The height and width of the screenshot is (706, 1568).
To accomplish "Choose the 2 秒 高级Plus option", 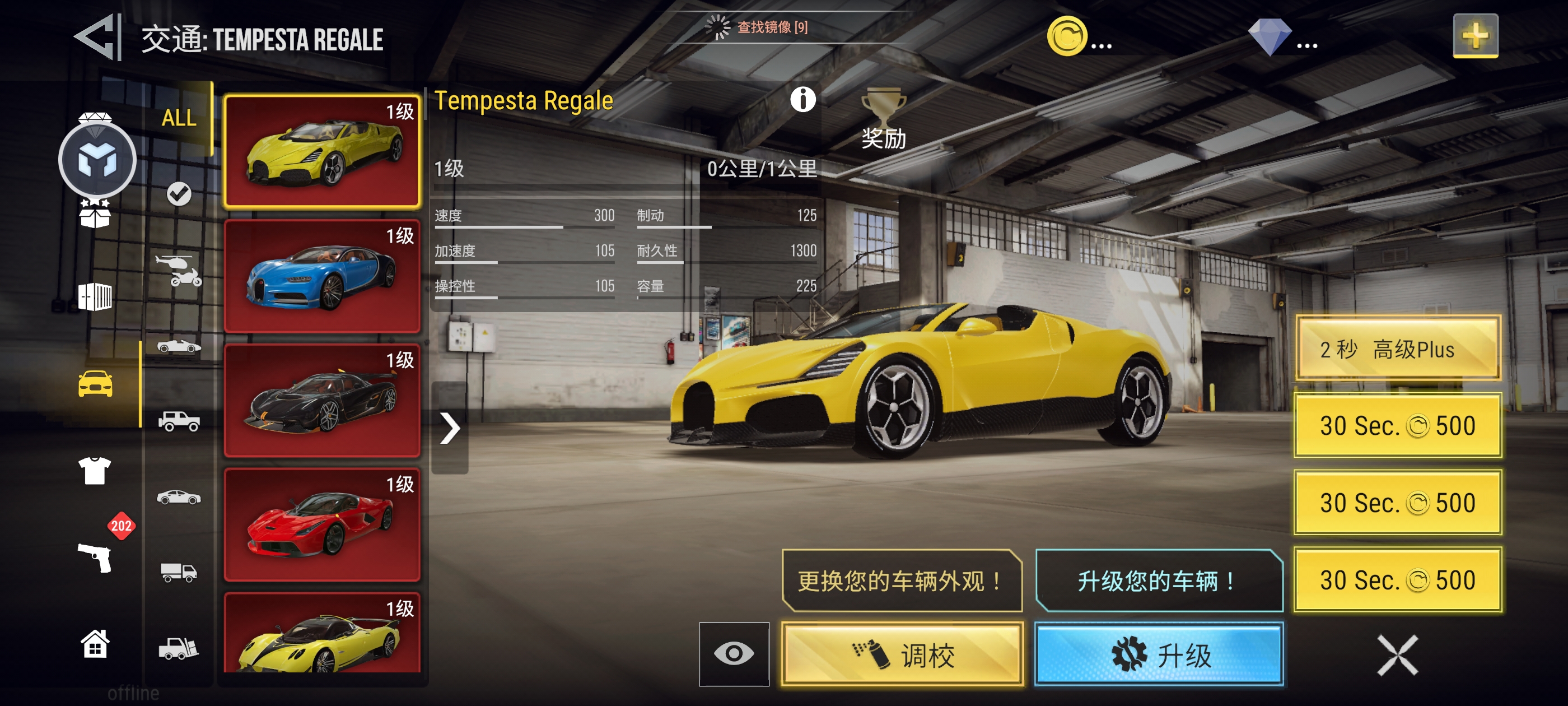I will click(x=1398, y=349).
